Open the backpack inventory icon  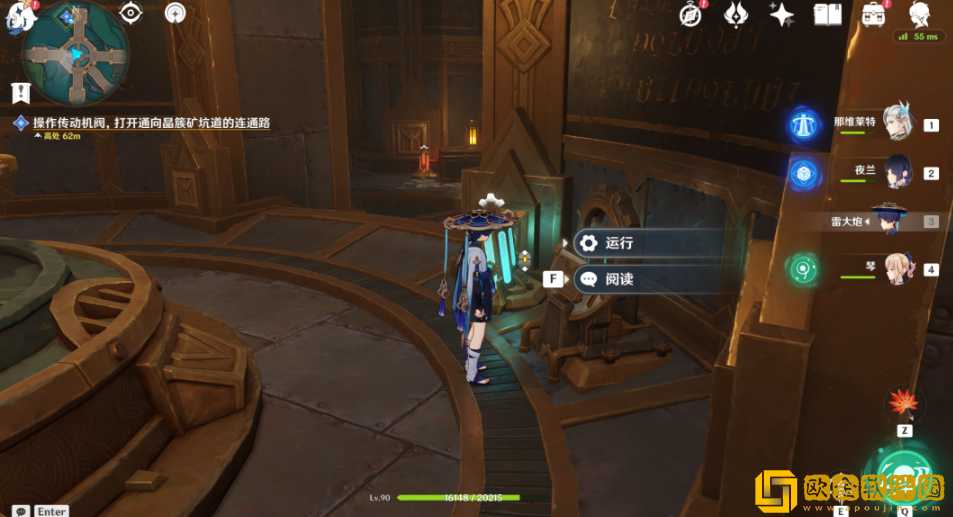click(x=874, y=14)
